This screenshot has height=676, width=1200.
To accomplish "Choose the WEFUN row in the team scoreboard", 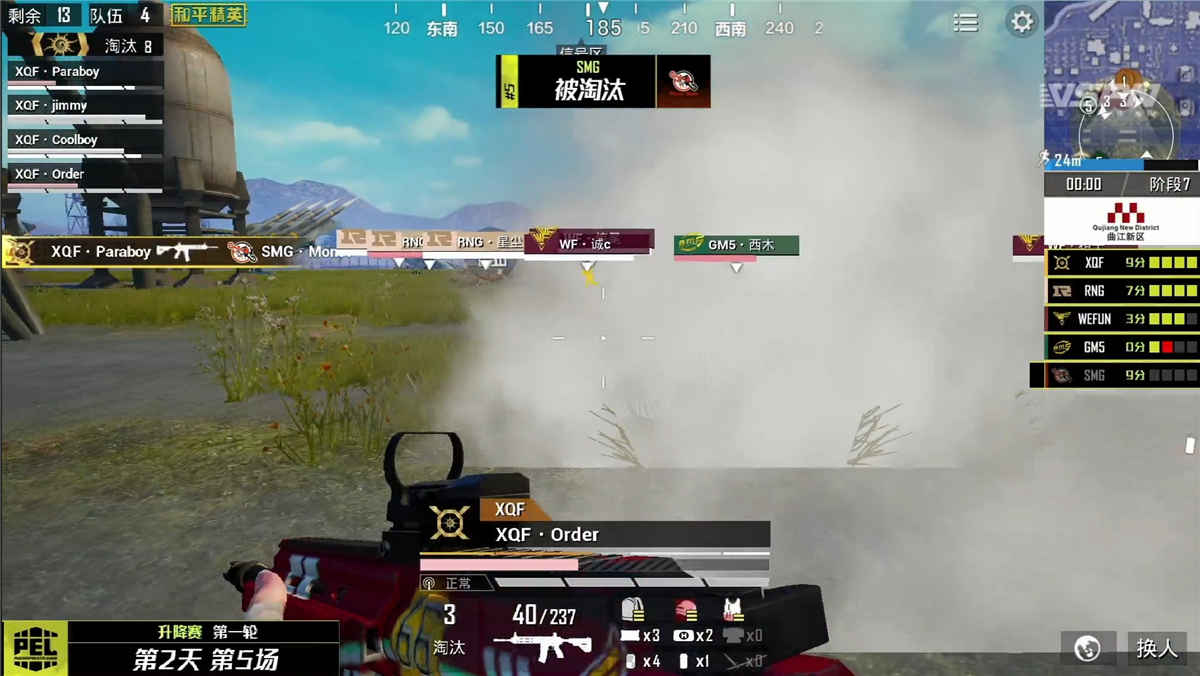I will point(1122,319).
